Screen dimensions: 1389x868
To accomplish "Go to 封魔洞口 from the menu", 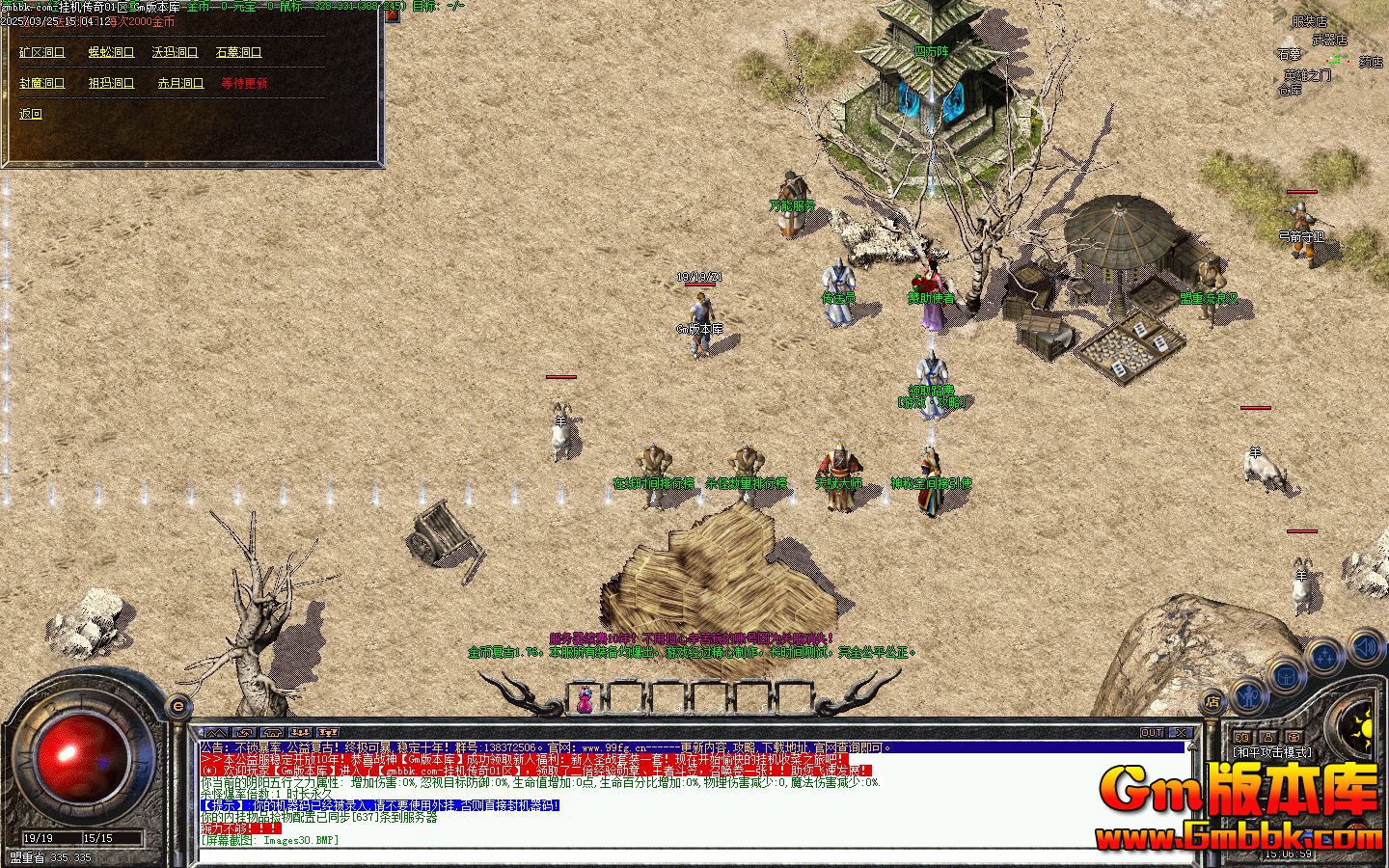I will coord(41,84).
